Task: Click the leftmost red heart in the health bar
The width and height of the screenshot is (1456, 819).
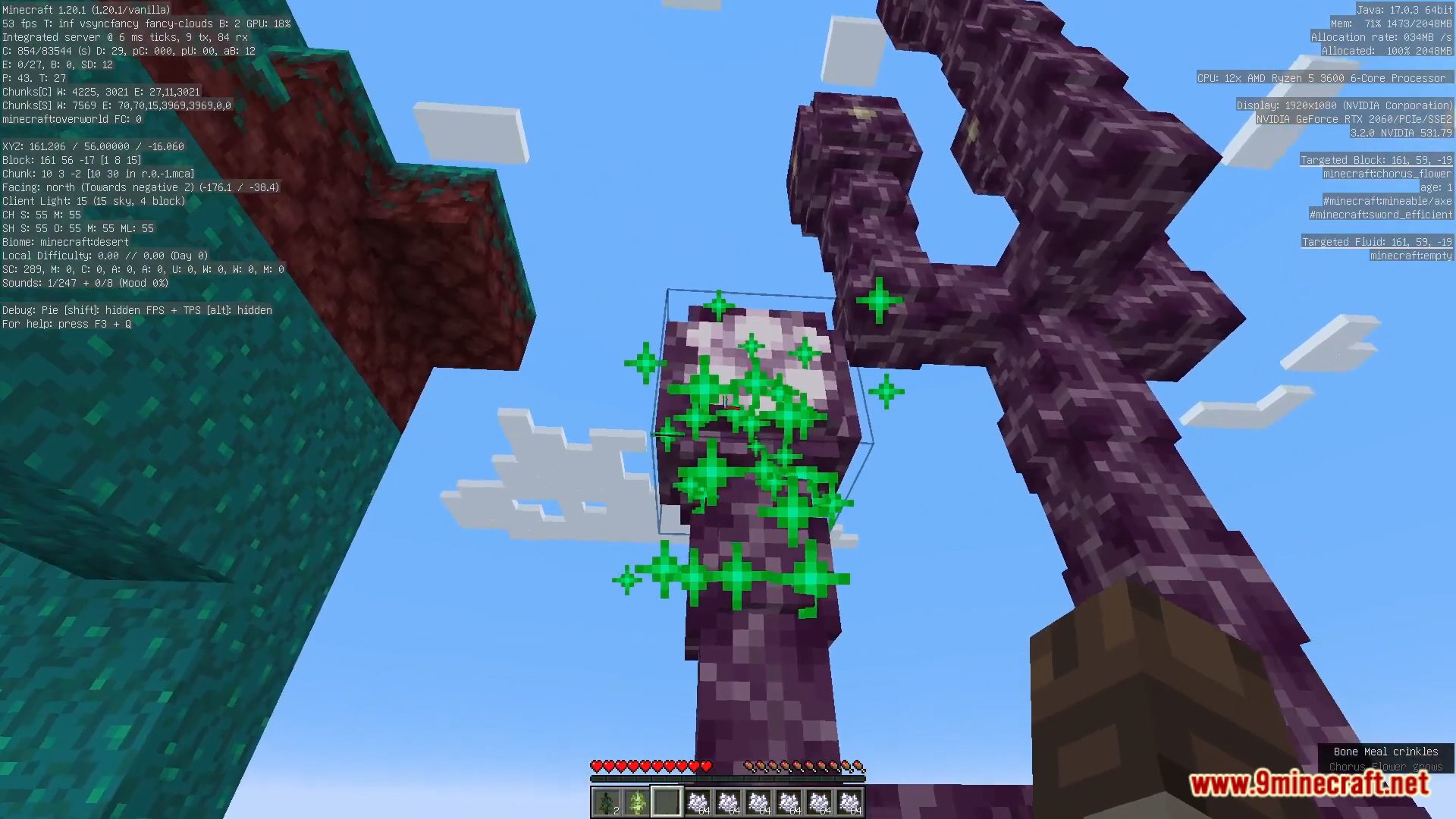Action: coord(596,766)
